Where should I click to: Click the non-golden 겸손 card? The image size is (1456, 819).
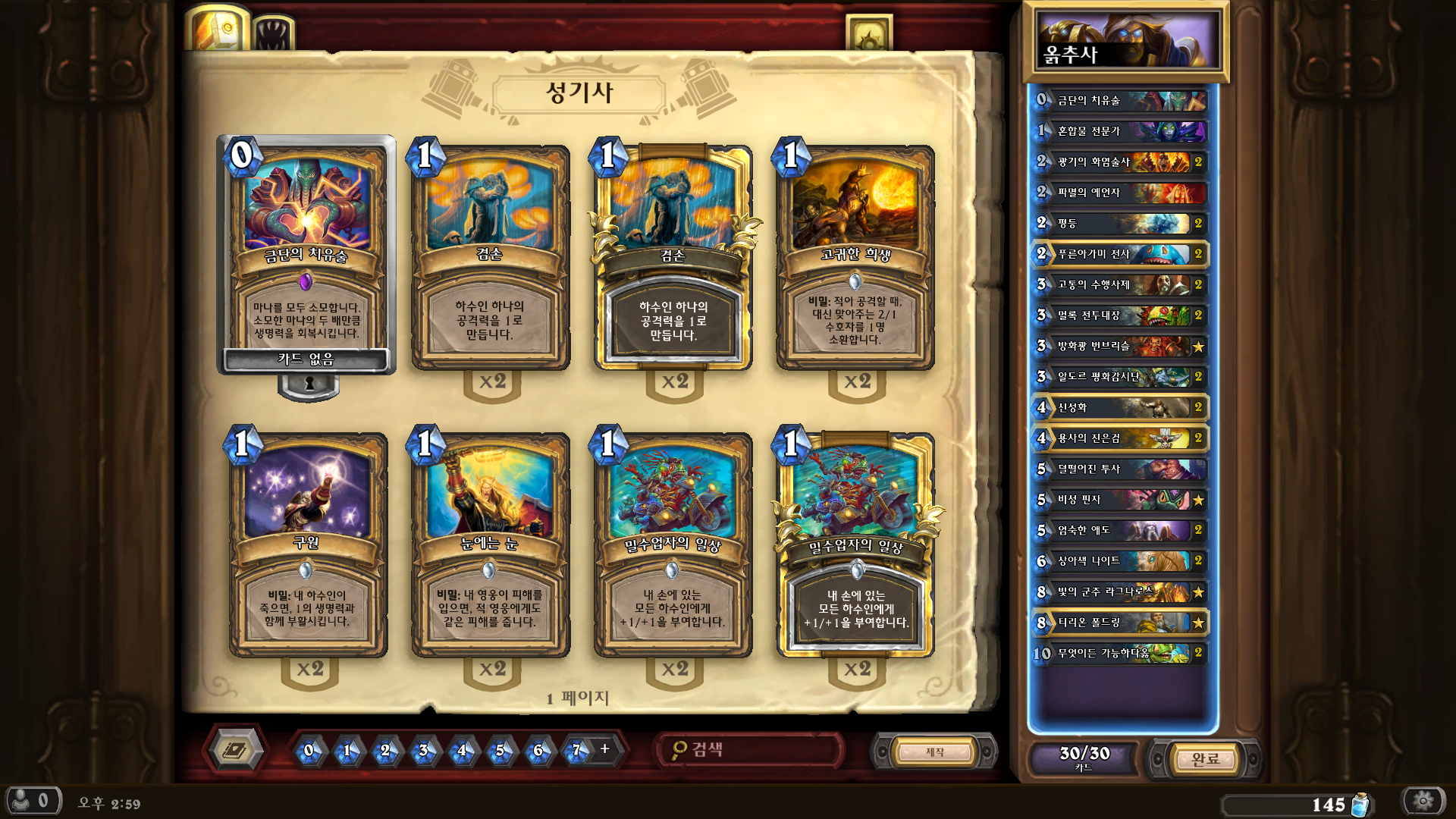pos(490,258)
